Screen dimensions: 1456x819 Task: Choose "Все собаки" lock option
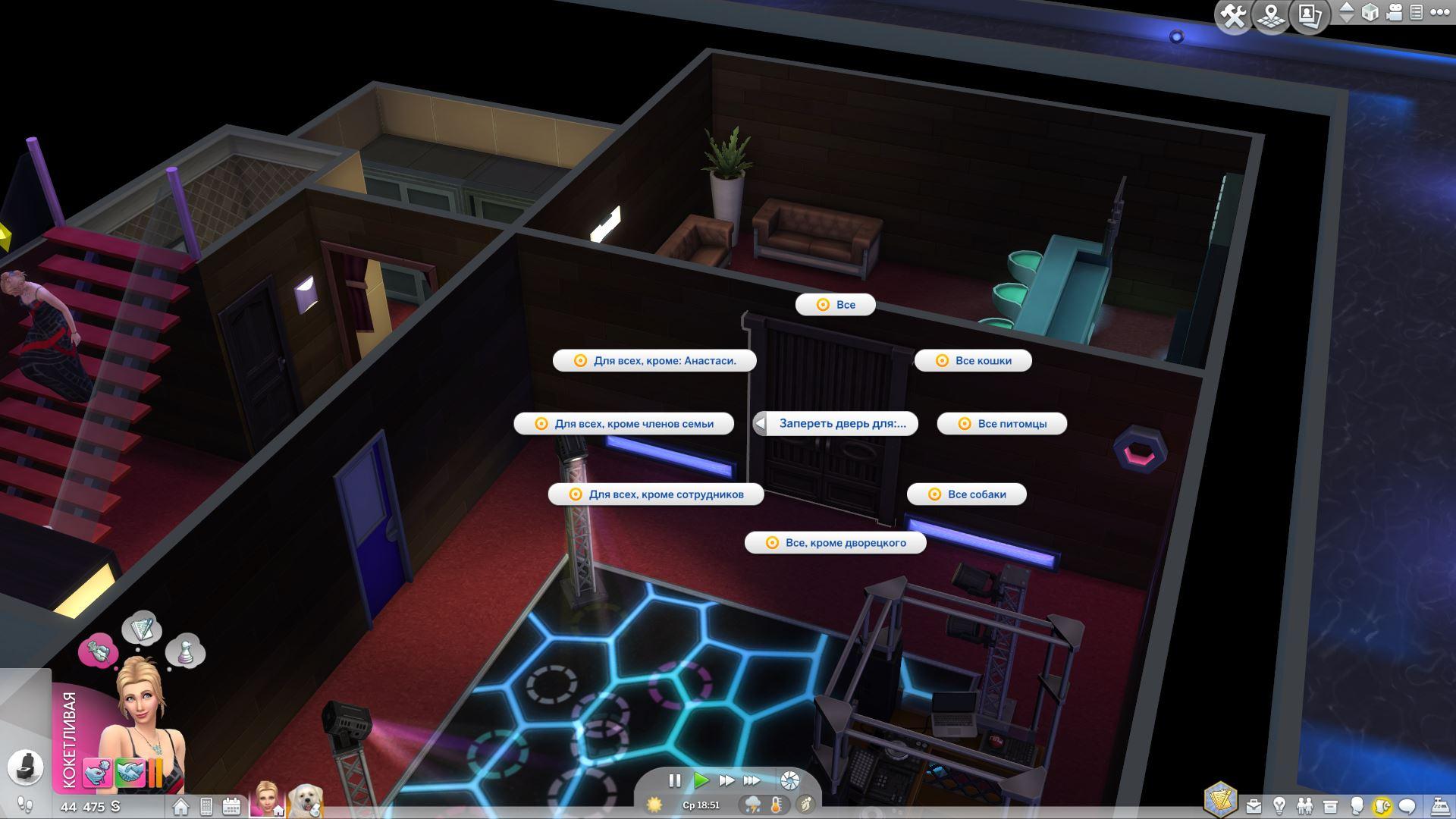(966, 494)
